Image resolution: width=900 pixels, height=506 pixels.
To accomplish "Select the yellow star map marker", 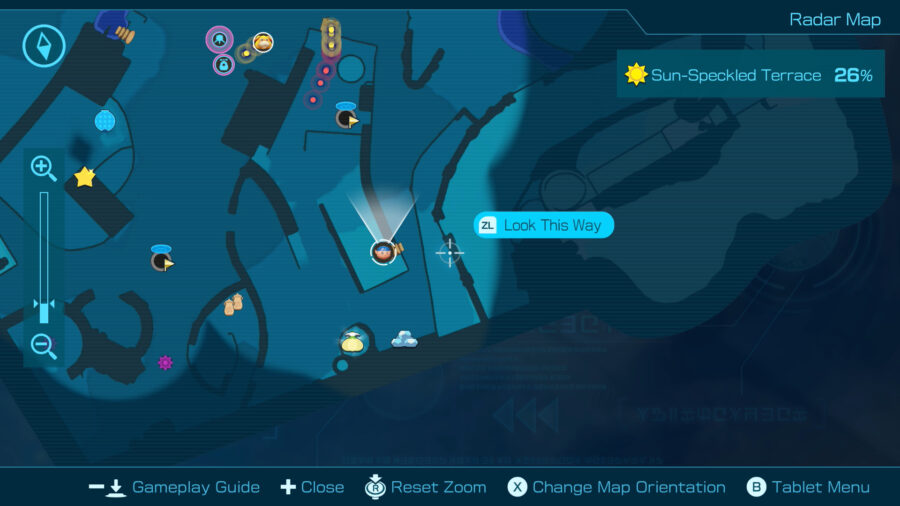I will pos(85,177).
